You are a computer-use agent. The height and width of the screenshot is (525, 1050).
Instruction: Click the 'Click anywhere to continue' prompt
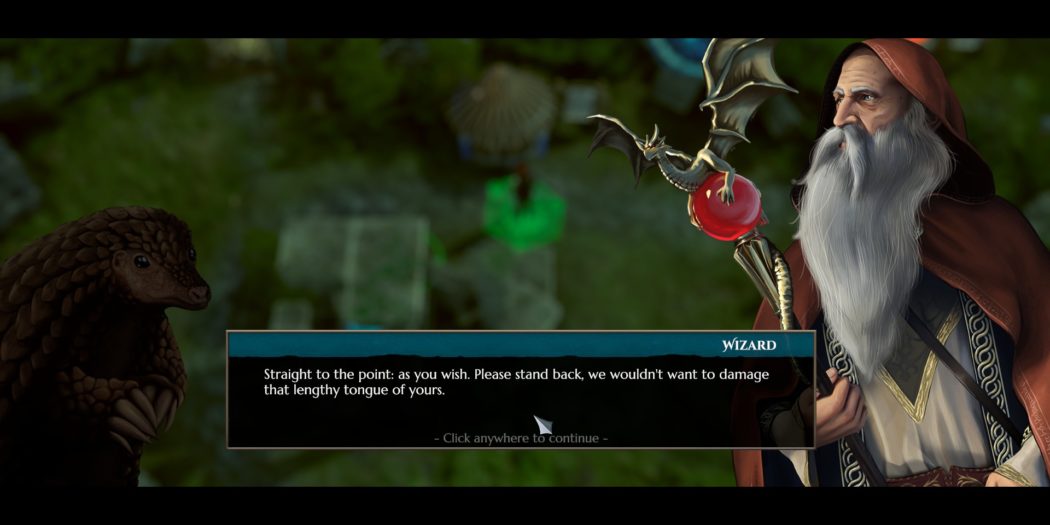pos(520,438)
